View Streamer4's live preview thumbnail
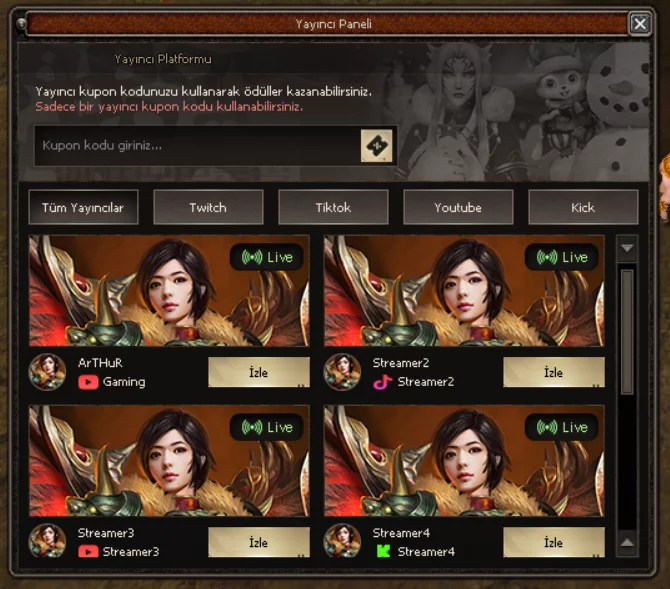This screenshot has width=670, height=589. point(464,461)
